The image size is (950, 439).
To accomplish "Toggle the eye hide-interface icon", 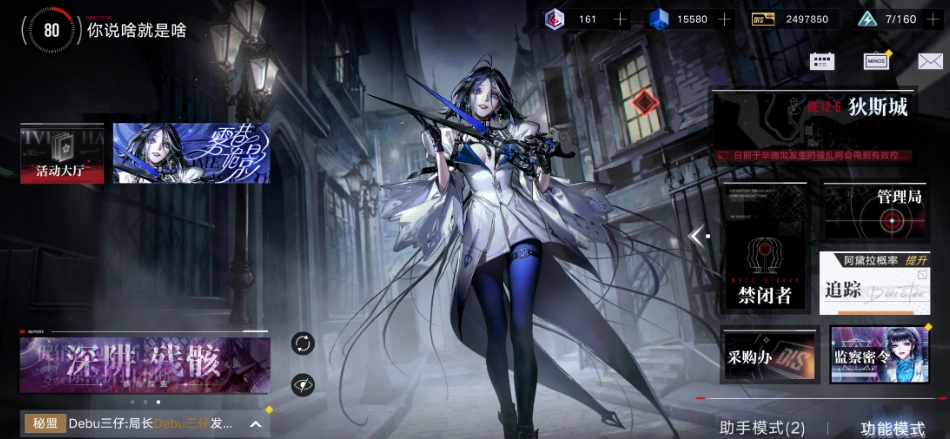I will pos(303,385).
